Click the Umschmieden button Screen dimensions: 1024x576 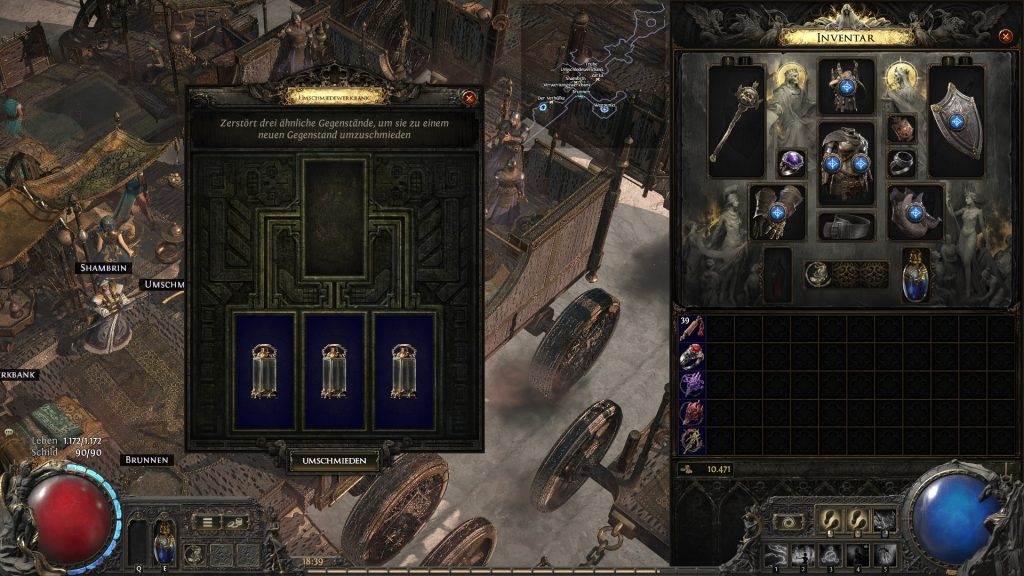click(335, 461)
